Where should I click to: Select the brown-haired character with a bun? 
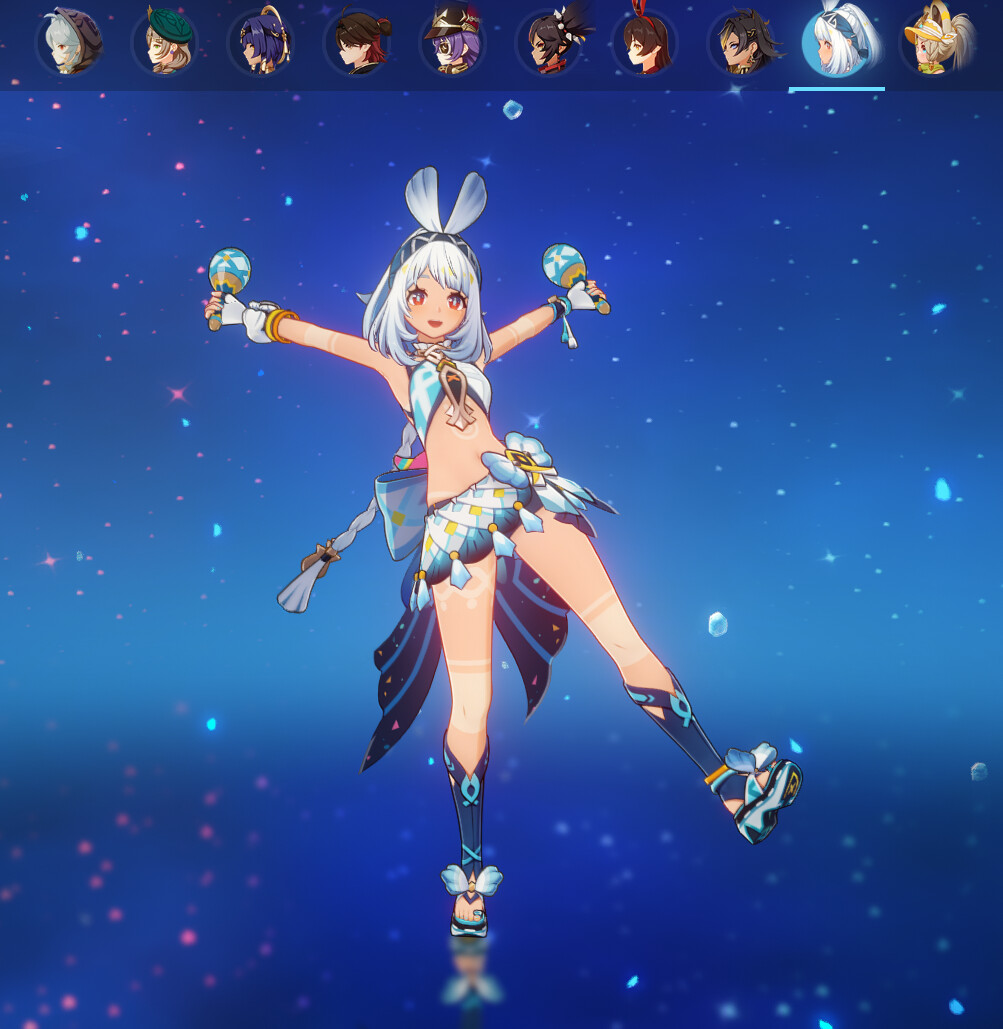tap(357, 43)
